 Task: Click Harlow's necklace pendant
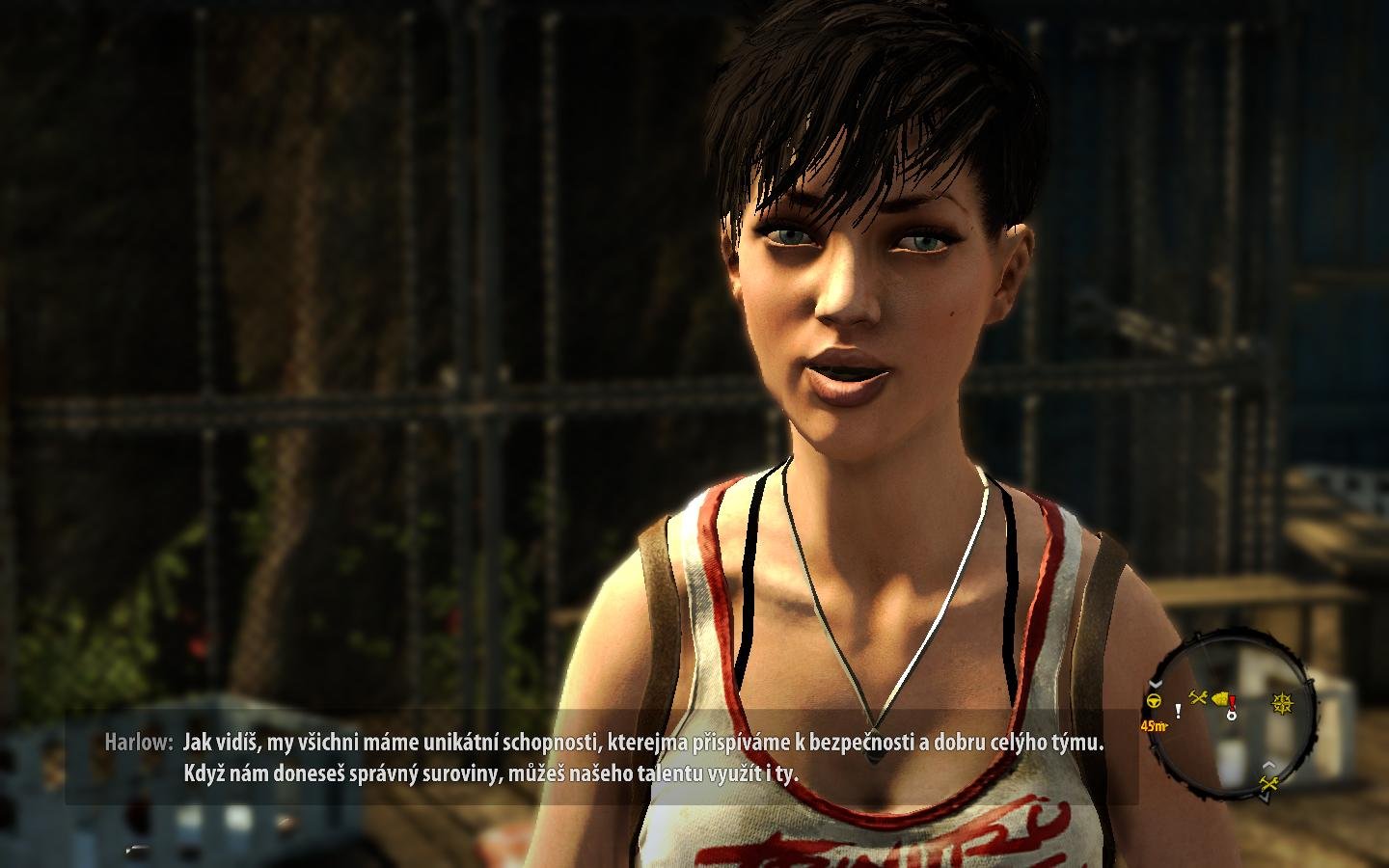[875, 752]
